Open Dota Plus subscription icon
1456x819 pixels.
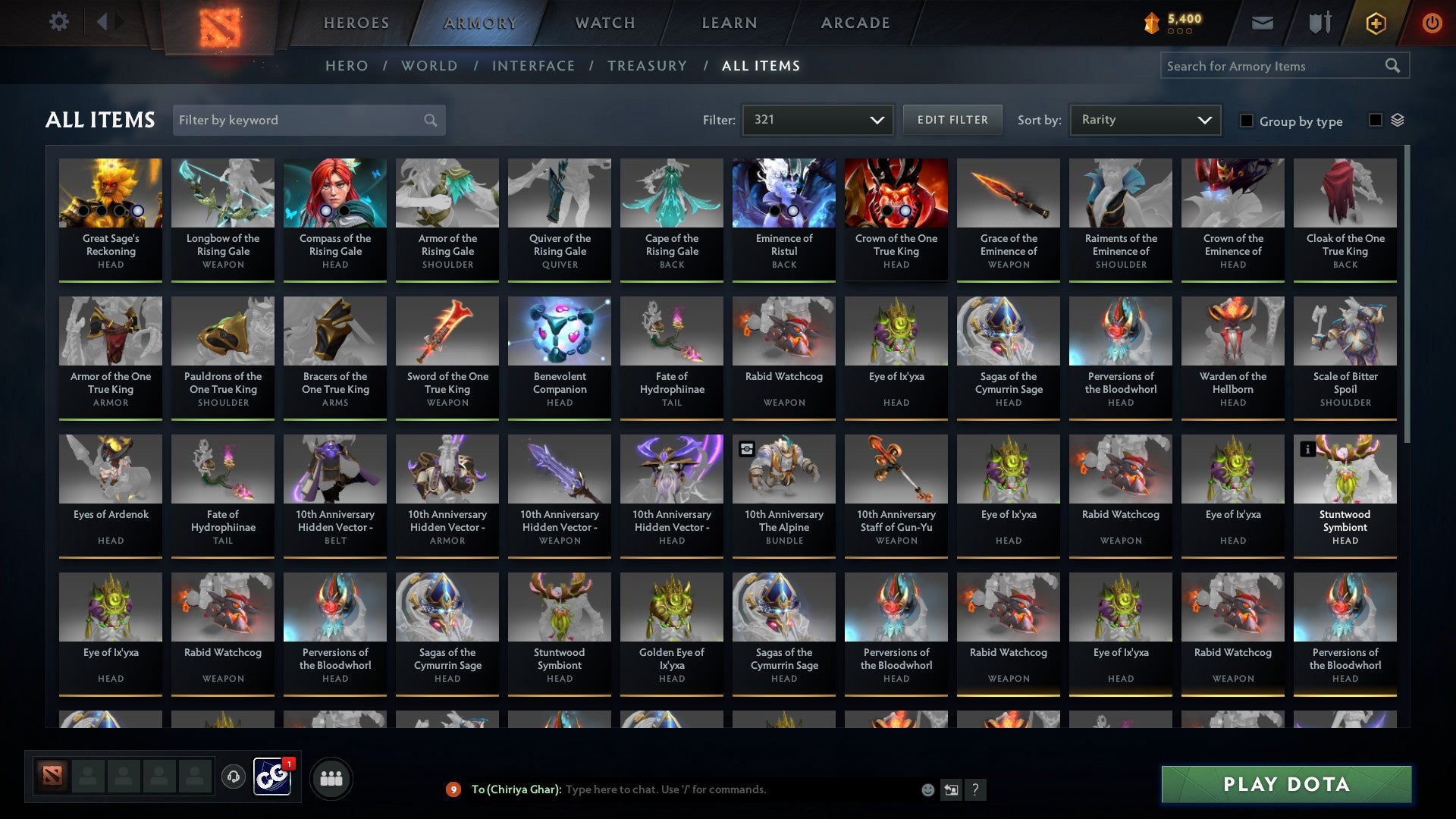(x=1375, y=23)
